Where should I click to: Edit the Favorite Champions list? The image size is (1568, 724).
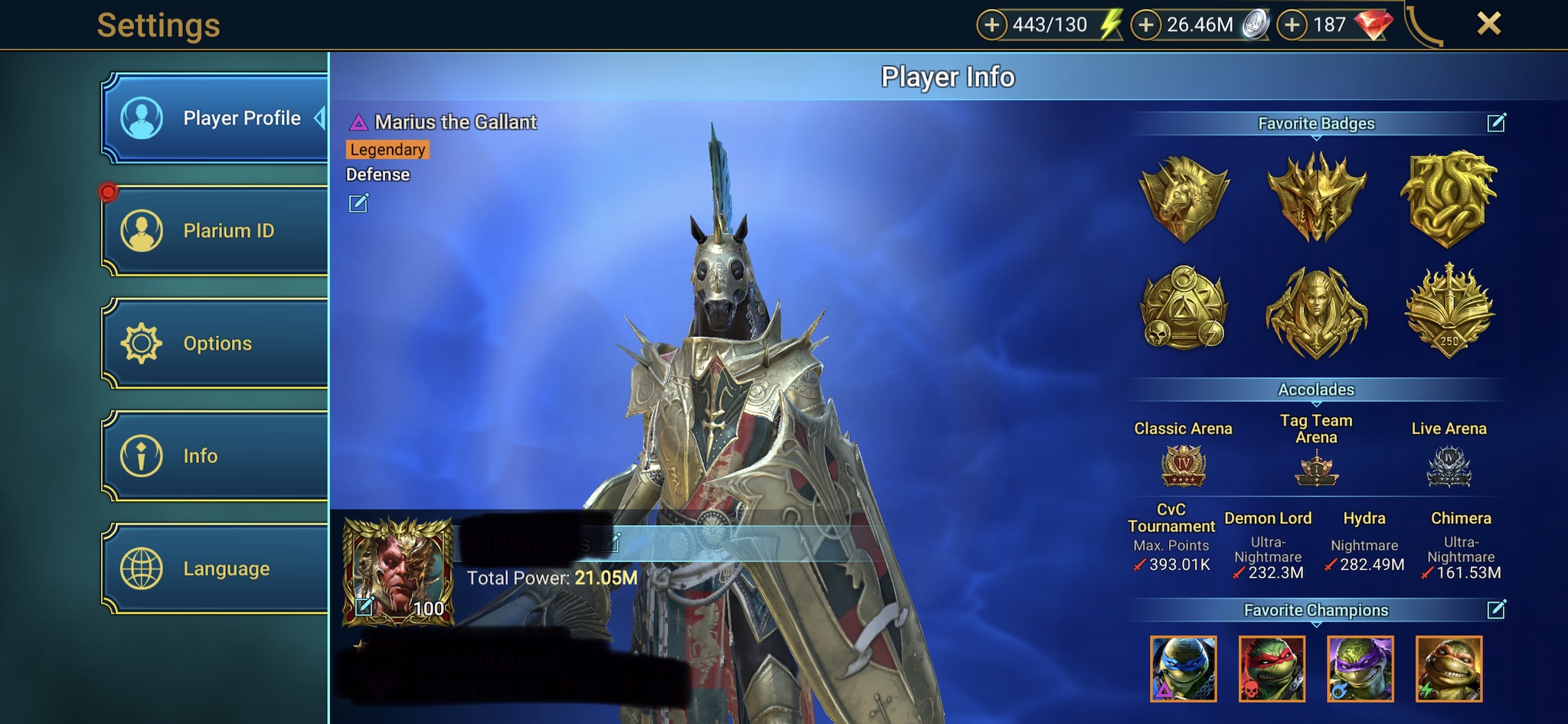[x=1496, y=609]
